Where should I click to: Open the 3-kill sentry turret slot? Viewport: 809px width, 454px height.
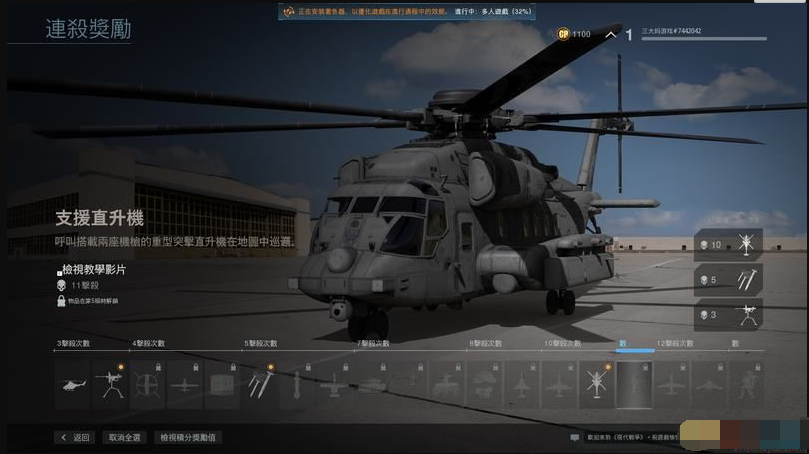(x=729, y=315)
